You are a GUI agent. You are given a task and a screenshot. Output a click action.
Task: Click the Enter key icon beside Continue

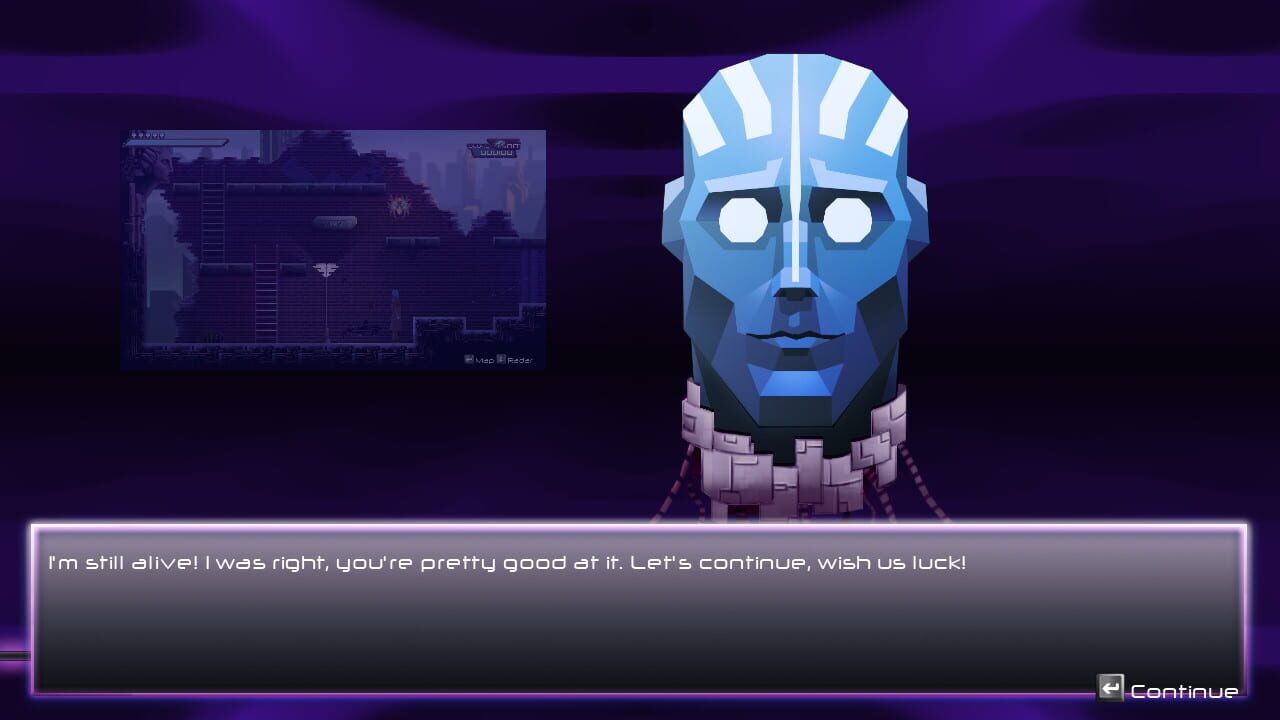(1110, 688)
